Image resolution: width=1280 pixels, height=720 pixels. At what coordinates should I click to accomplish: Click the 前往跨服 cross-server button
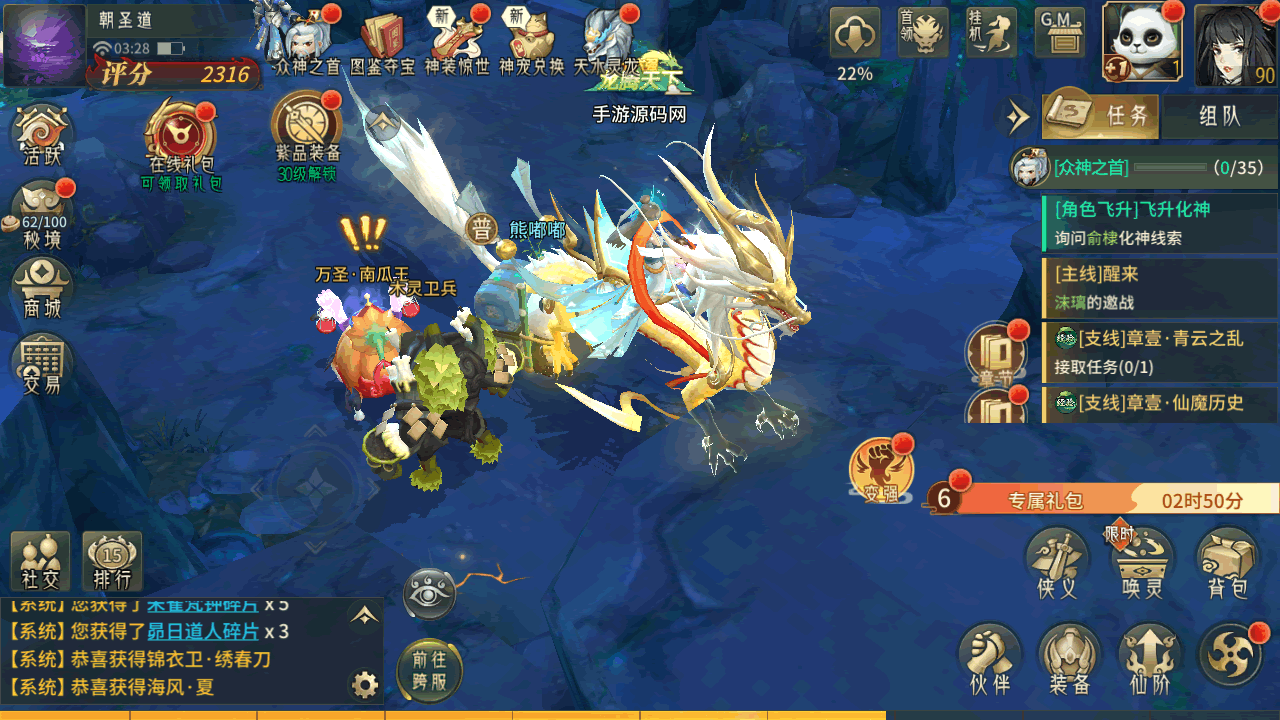point(430,670)
